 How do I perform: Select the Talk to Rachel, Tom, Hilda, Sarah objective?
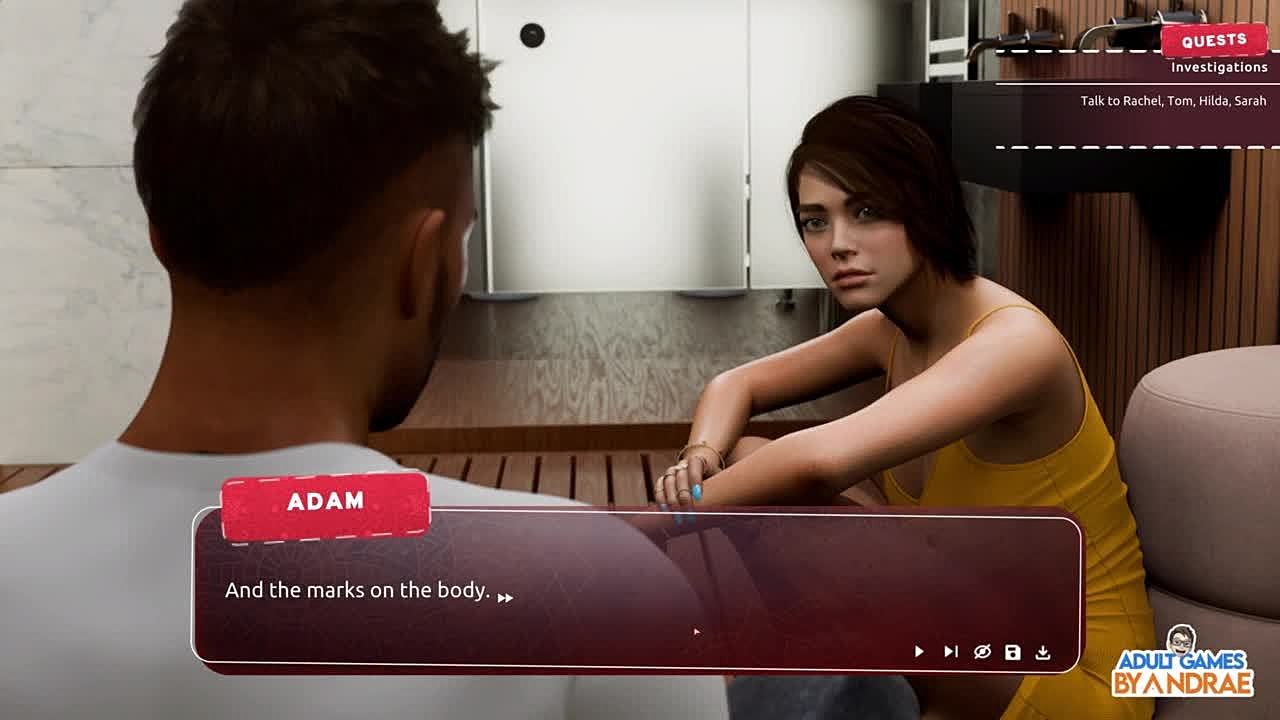click(1172, 101)
